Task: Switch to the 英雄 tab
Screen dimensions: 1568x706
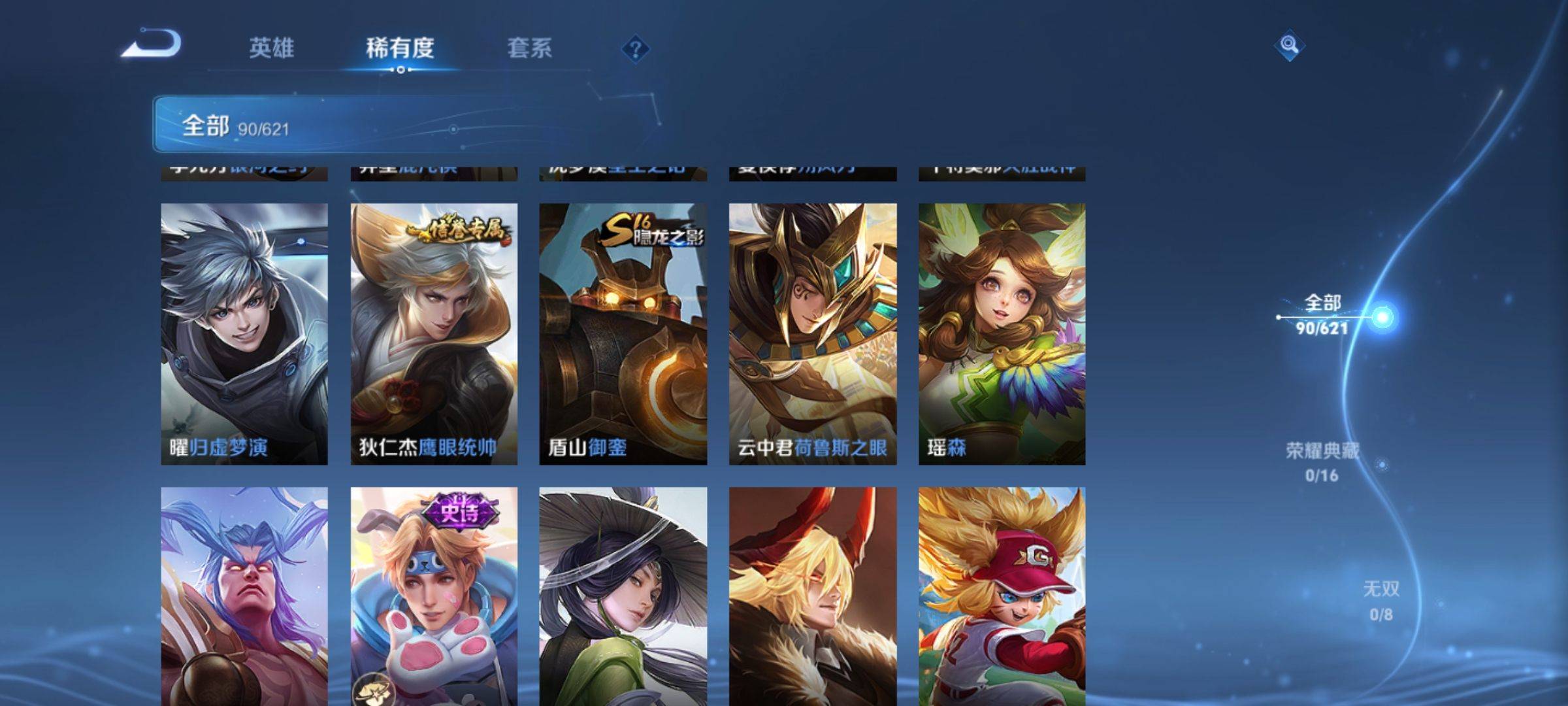Action: coord(272,48)
